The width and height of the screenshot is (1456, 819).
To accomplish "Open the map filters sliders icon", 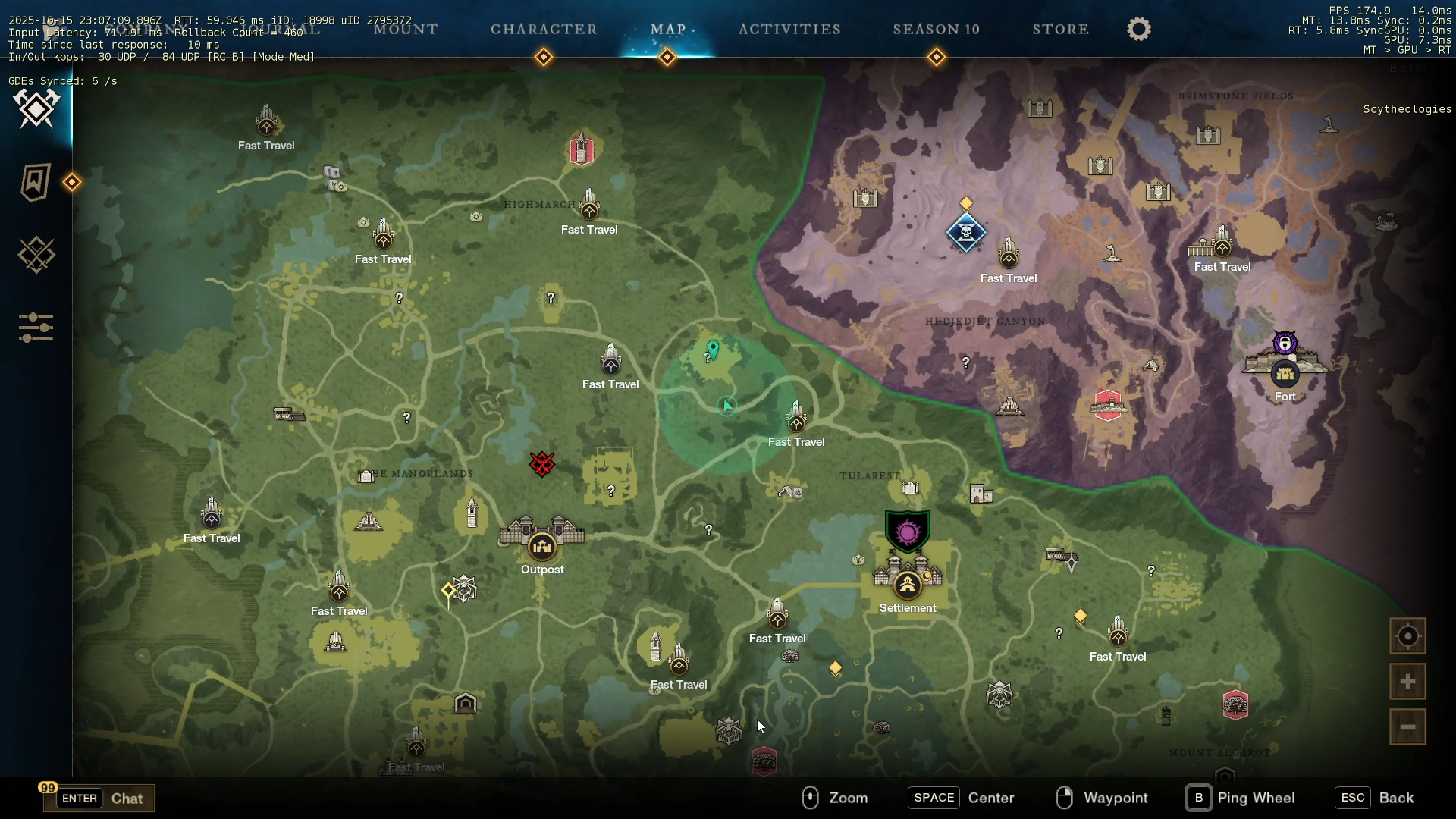I will tap(36, 328).
